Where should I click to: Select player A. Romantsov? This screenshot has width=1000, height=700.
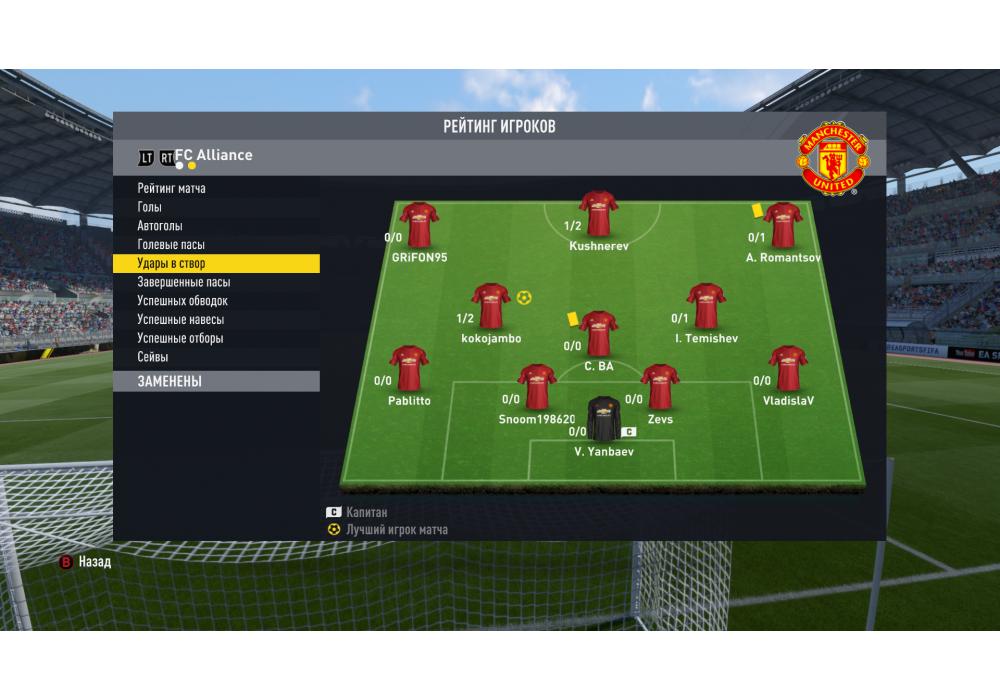pyautogui.click(x=783, y=226)
